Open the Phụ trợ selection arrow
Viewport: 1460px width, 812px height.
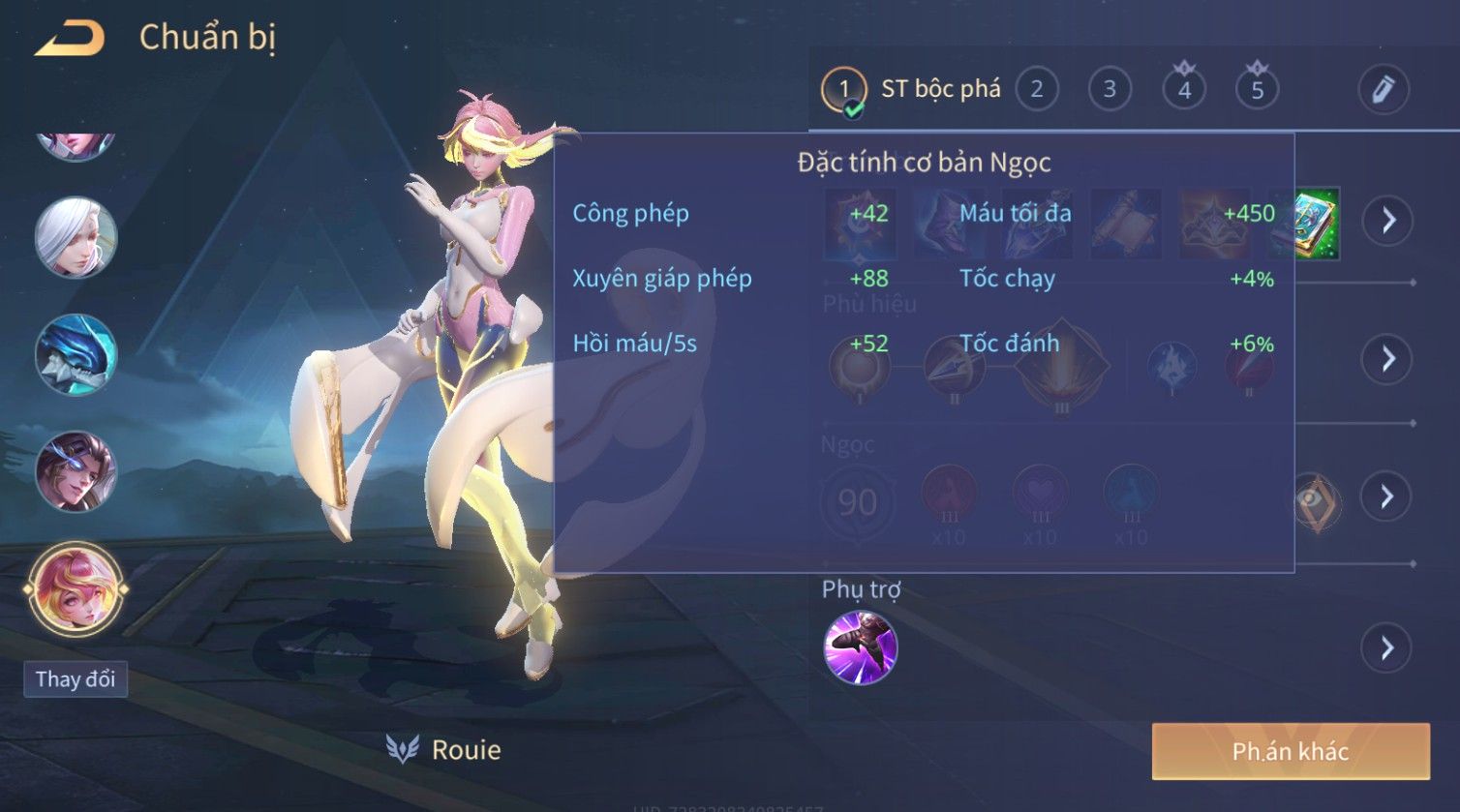(x=1387, y=647)
